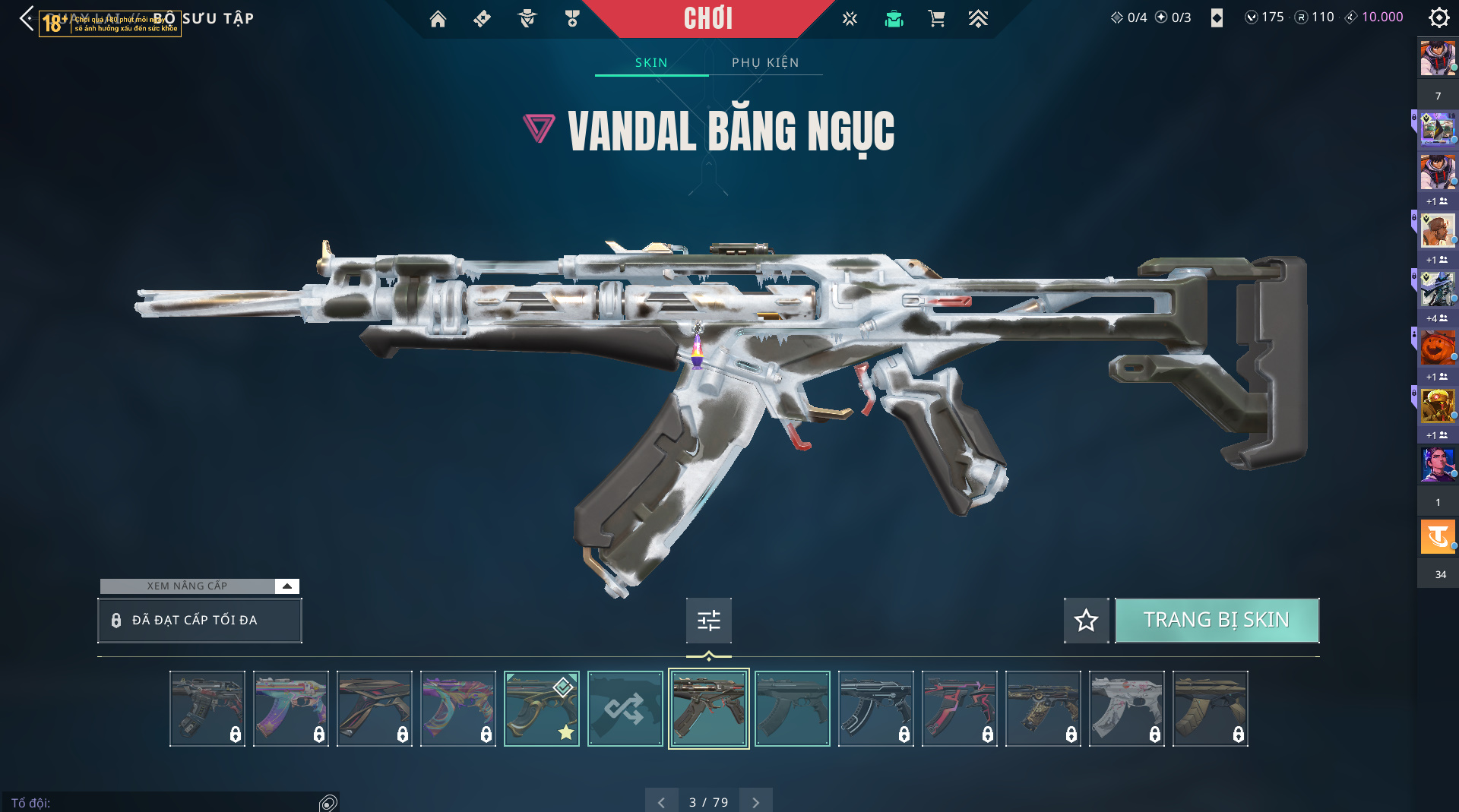The height and width of the screenshot is (812, 1459).
Task: Click the red CHƠI play button
Action: (x=707, y=18)
